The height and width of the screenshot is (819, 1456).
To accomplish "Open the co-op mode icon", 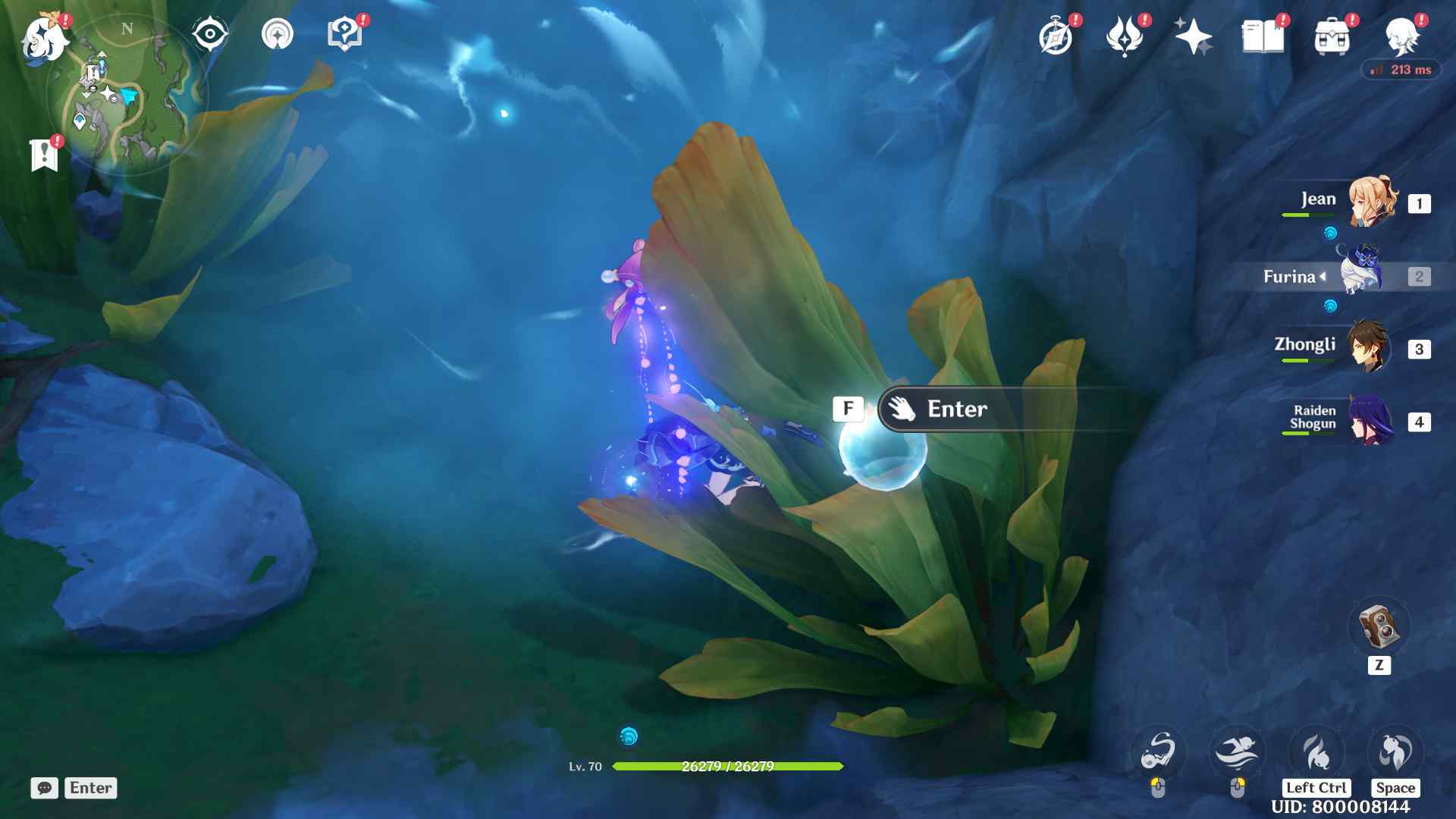I will (277, 34).
